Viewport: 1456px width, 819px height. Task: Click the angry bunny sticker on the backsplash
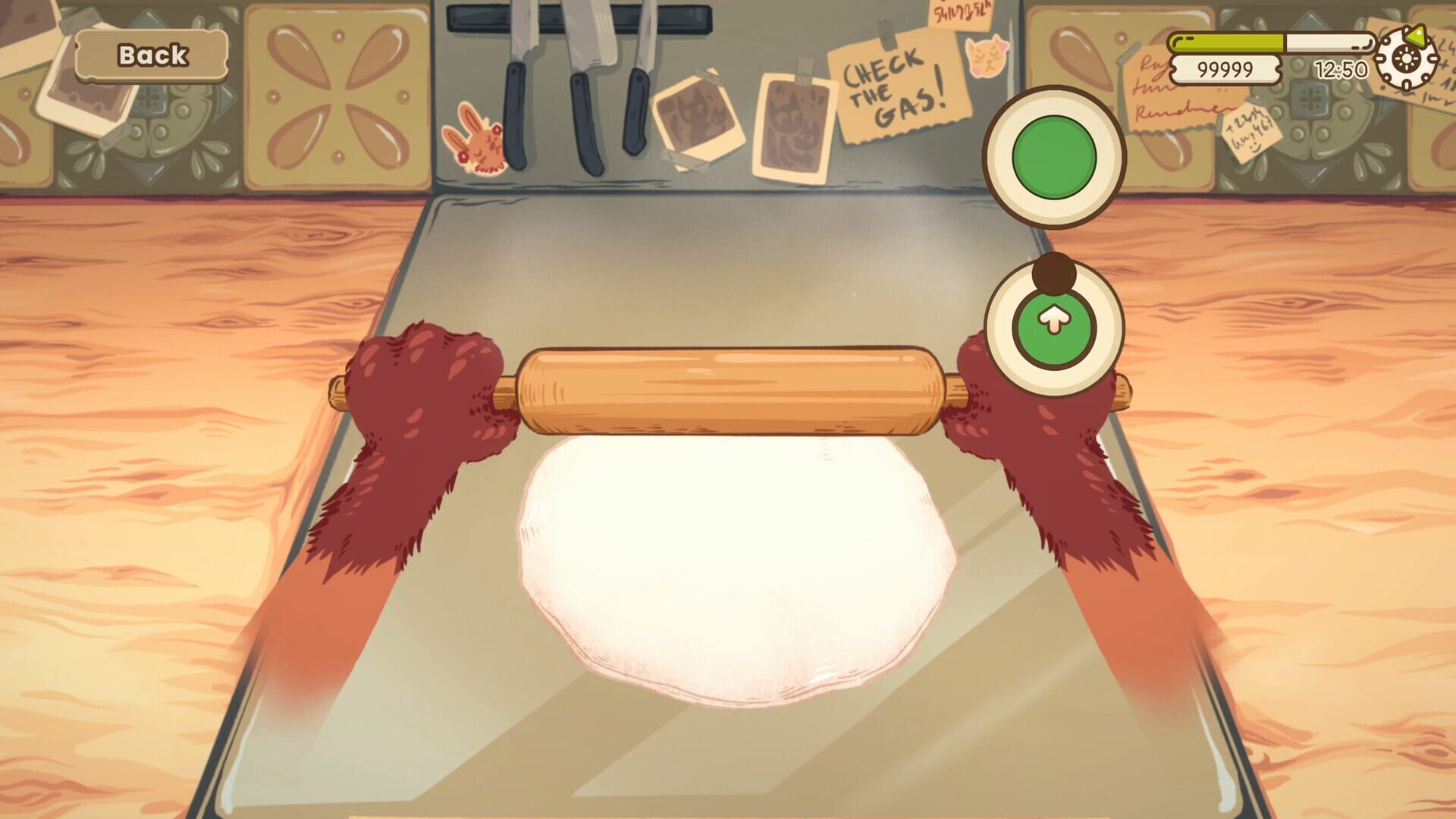coord(475,140)
